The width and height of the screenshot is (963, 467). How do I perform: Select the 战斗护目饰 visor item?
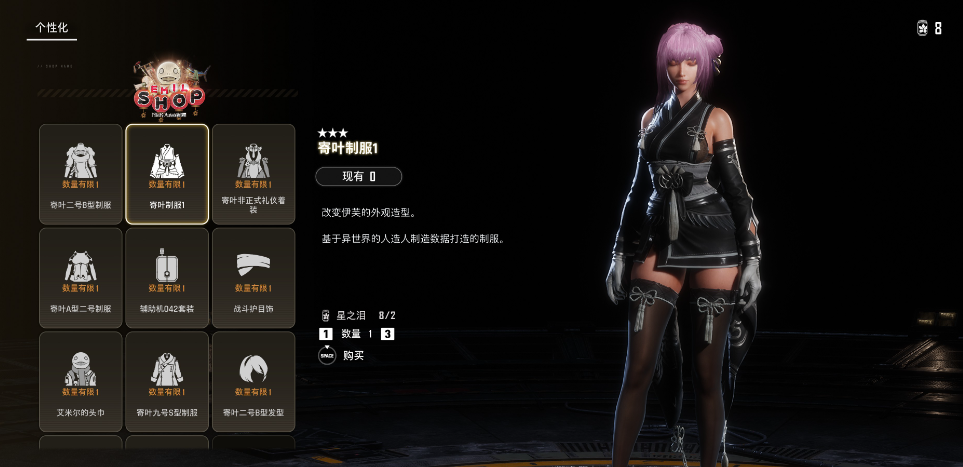[253, 277]
